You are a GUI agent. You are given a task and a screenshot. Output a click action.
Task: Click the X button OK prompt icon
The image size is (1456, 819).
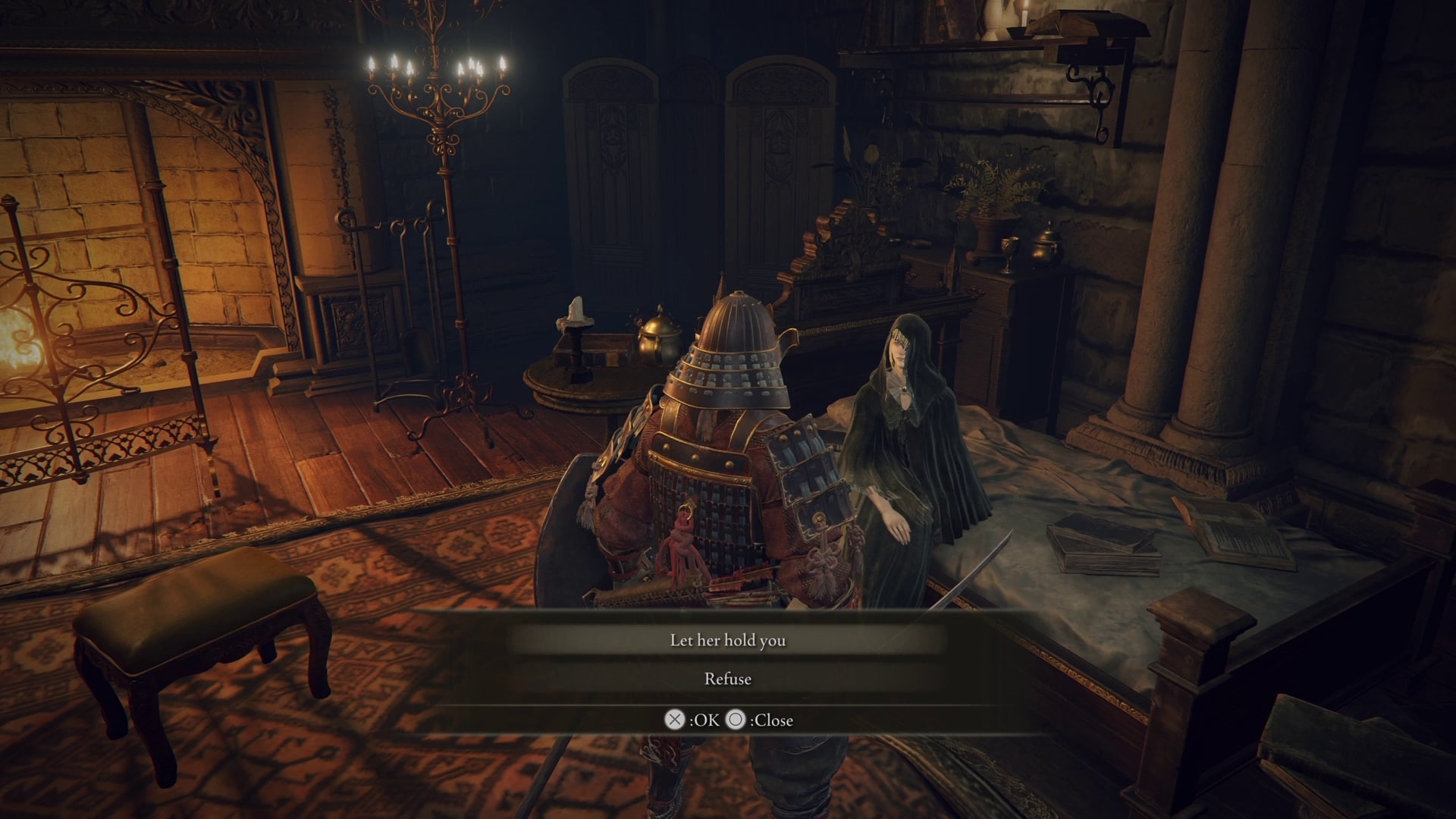tap(673, 720)
